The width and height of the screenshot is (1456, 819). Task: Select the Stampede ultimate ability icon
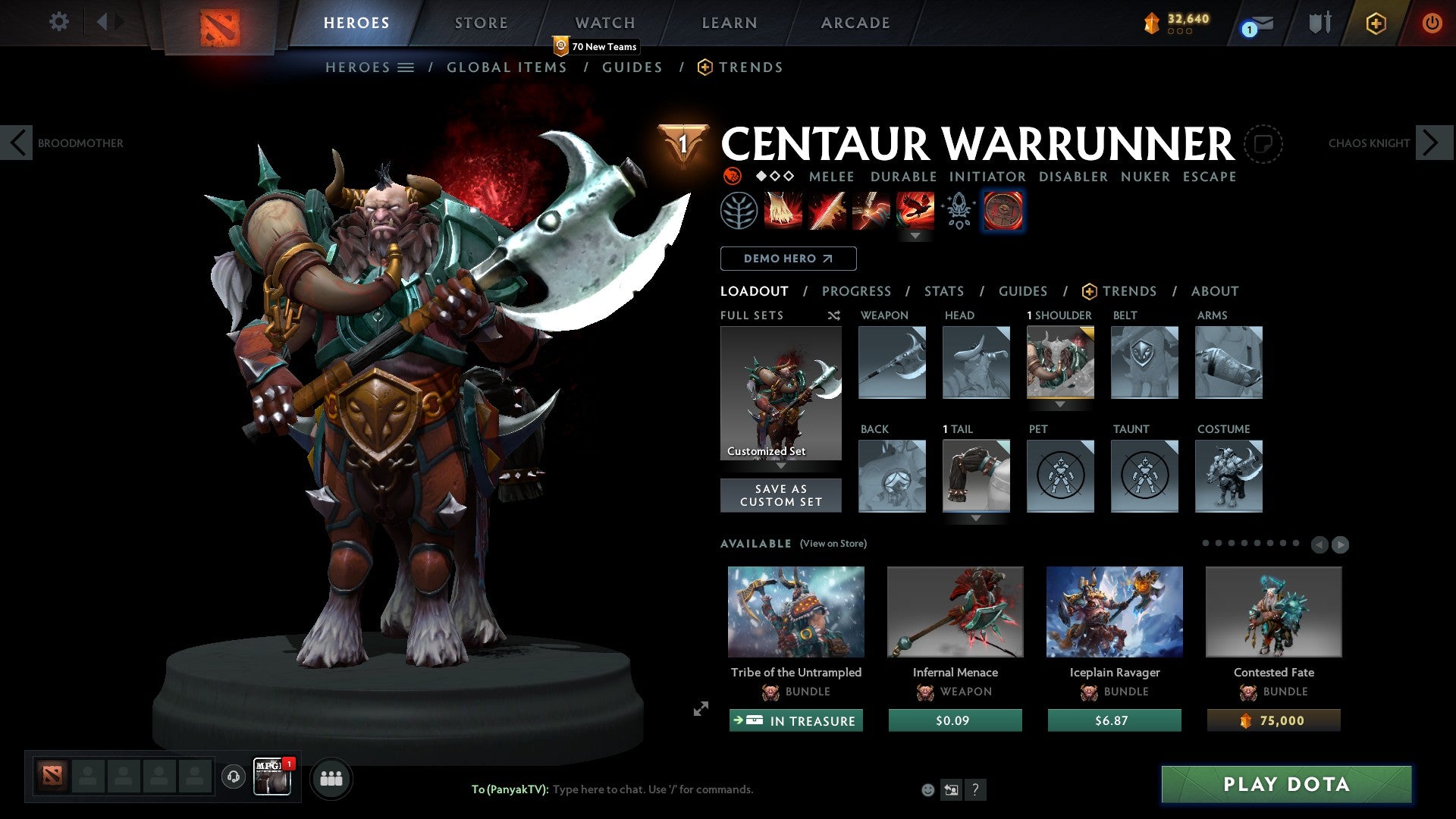(x=916, y=212)
